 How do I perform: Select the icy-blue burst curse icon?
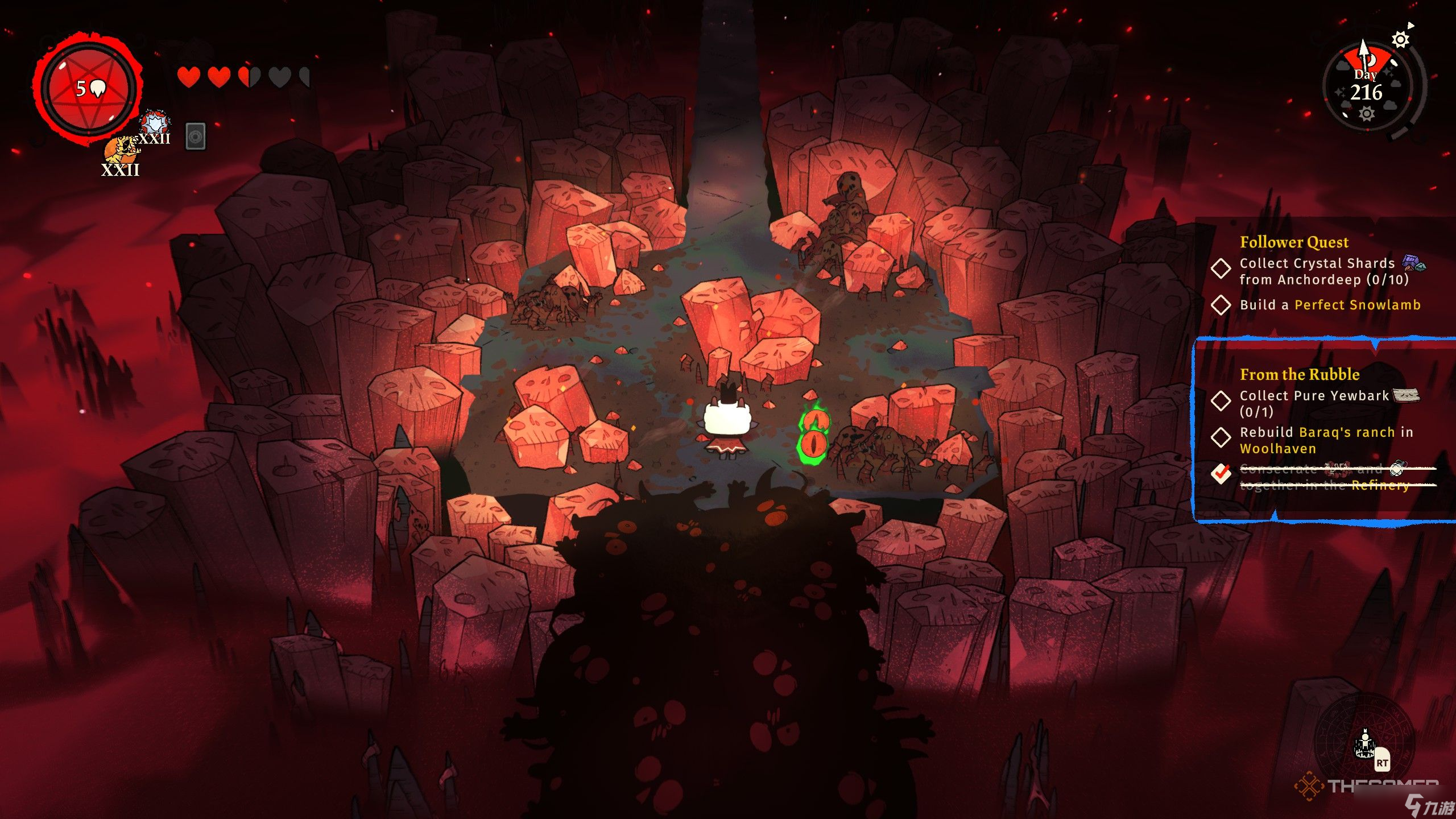point(154,123)
